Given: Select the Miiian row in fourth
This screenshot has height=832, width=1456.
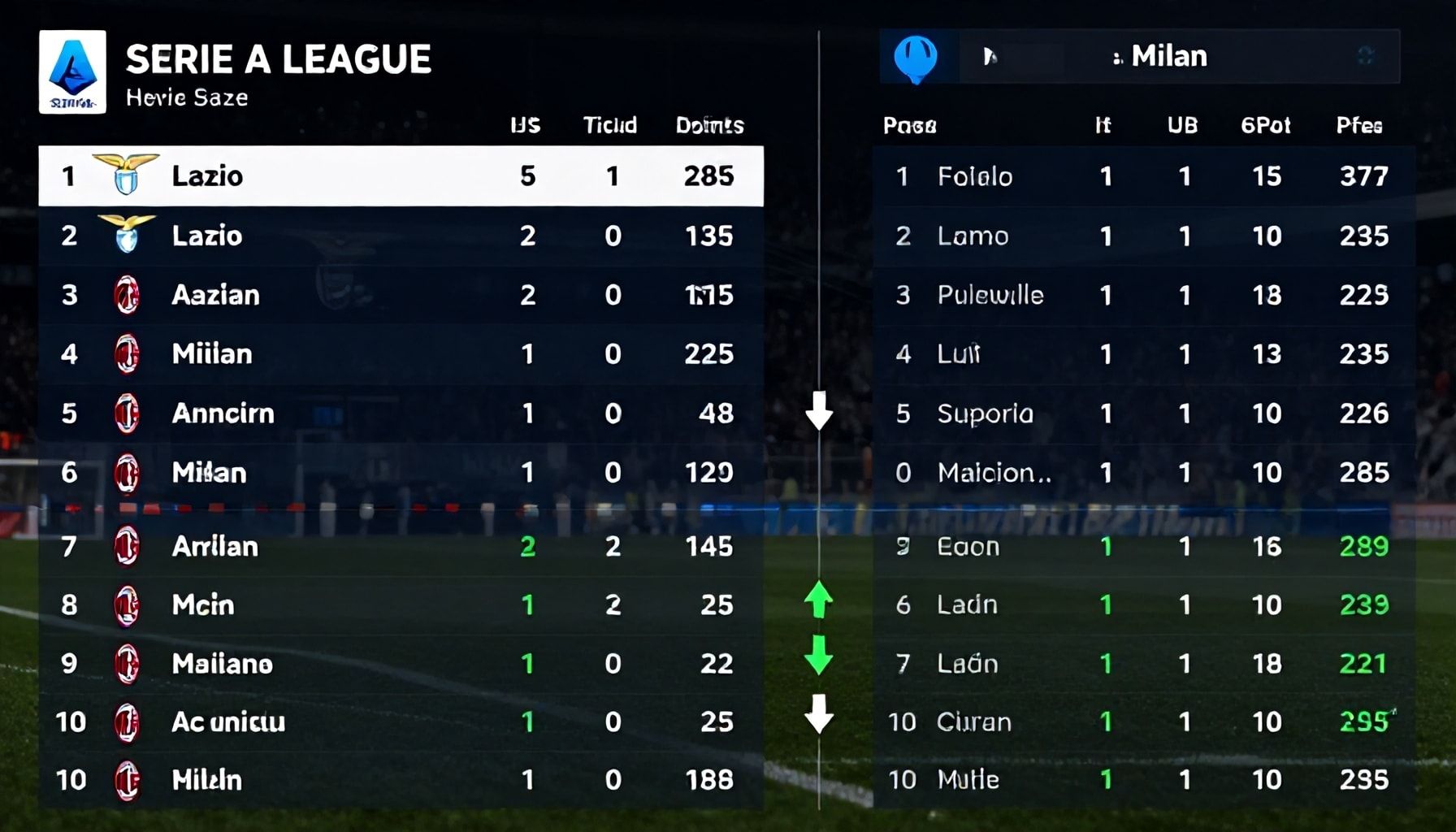Looking at the screenshot, I should (x=401, y=354).
